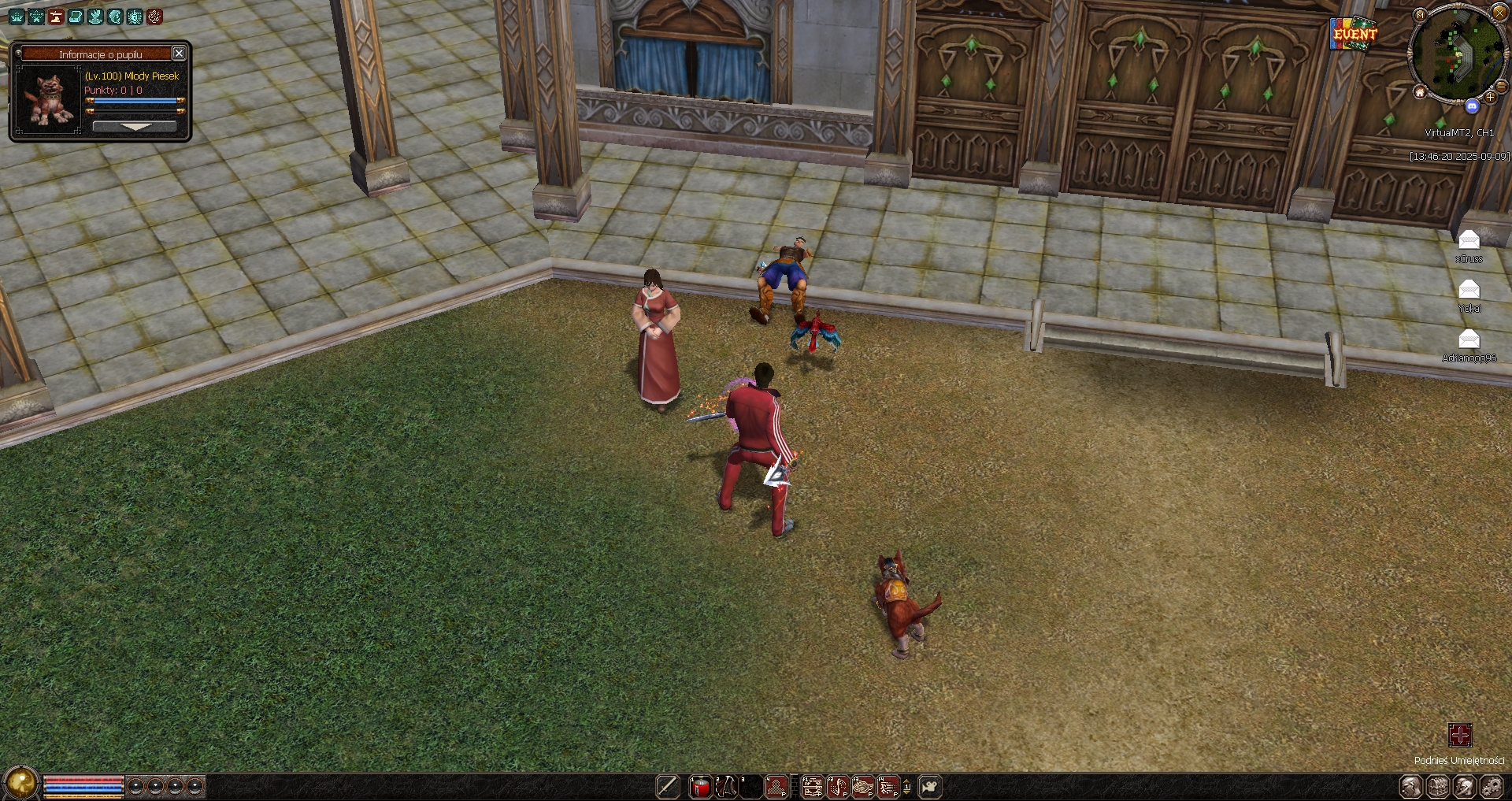The height and width of the screenshot is (801, 1512).
Task: Activate the F4 dash skill
Action: pos(888,787)
